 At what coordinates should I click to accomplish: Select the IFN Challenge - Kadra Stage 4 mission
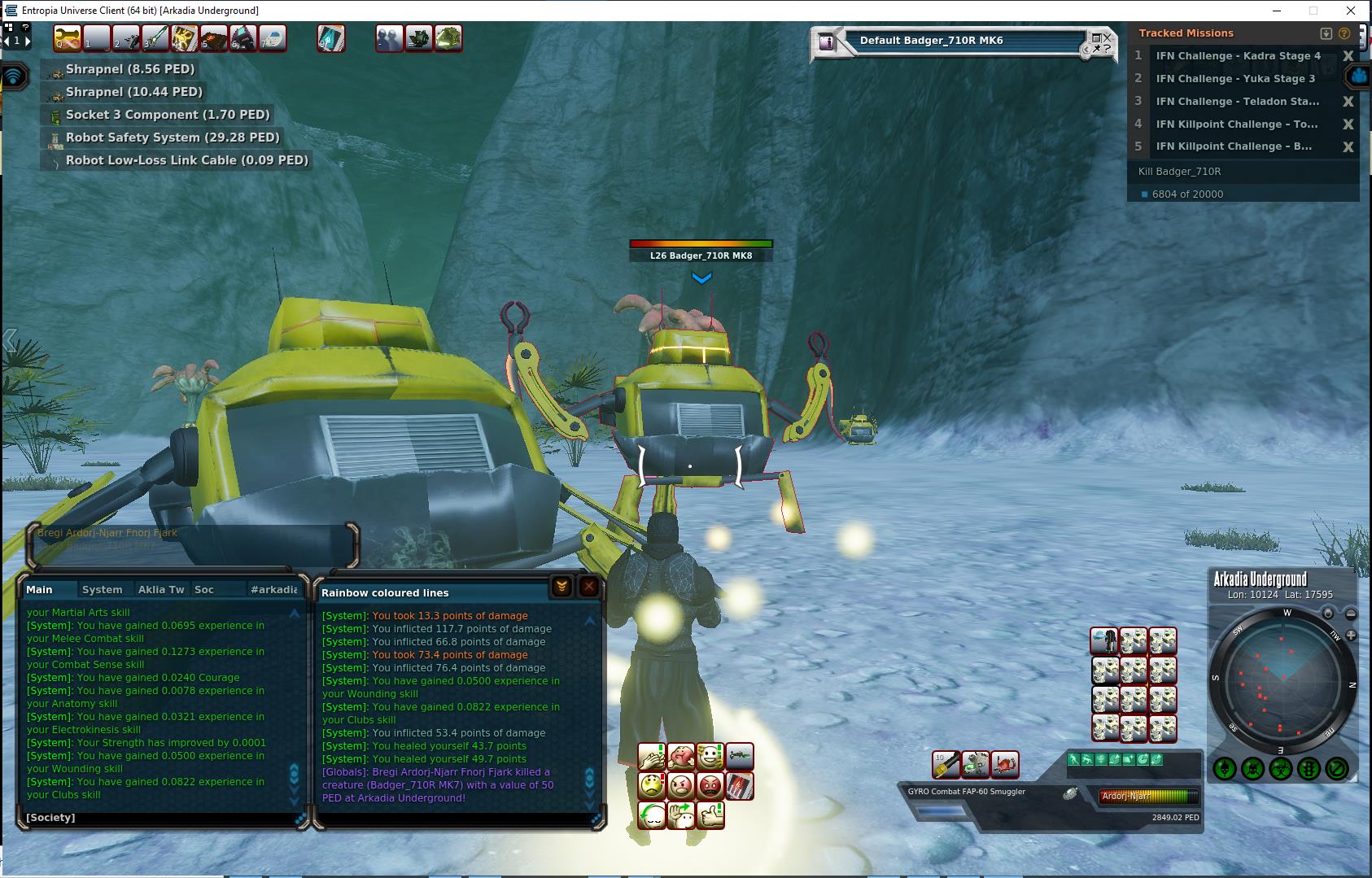click(x=1238, y=56)
